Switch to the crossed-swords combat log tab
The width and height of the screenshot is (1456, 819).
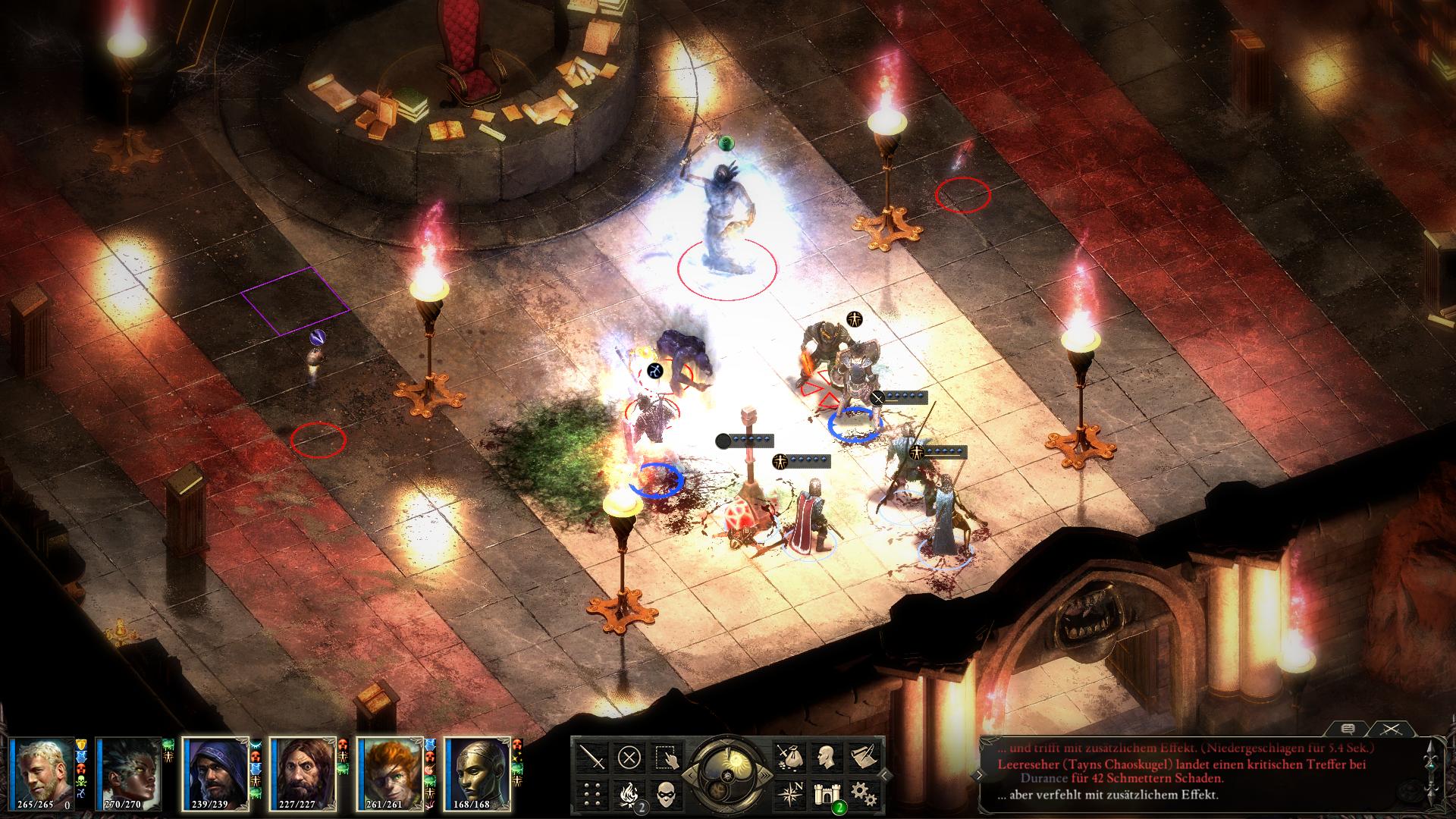(1391, 729)
